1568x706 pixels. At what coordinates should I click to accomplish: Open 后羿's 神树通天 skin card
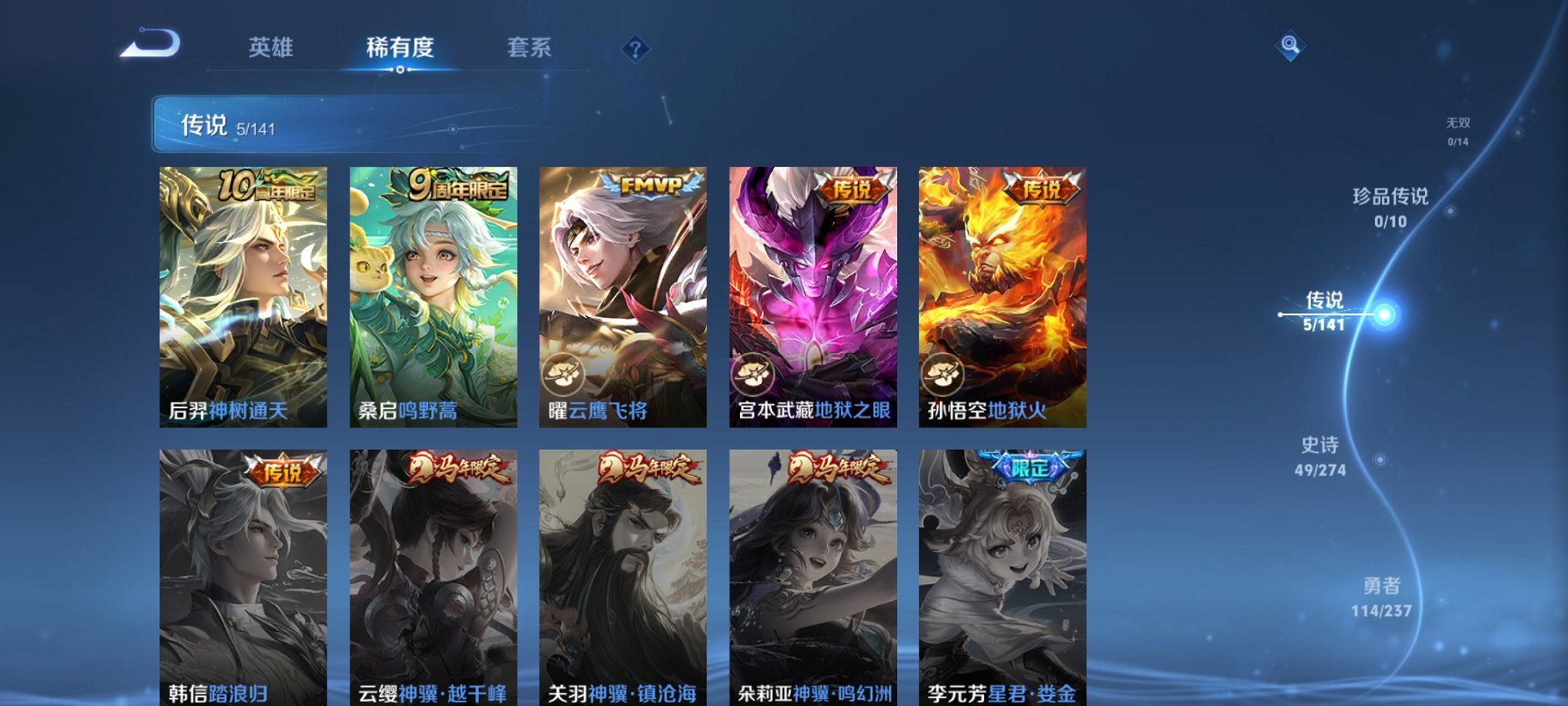pyautogui.click(x=237, y=292)
